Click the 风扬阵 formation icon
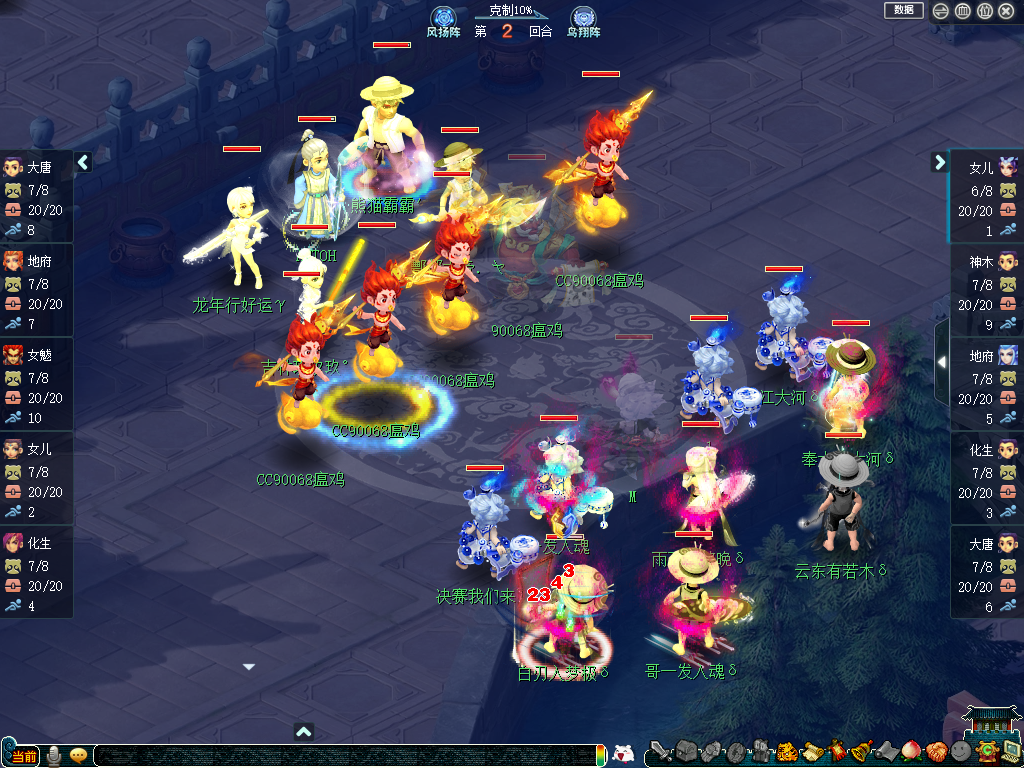This screenshot has width=1024, height=768. [443, 19]
